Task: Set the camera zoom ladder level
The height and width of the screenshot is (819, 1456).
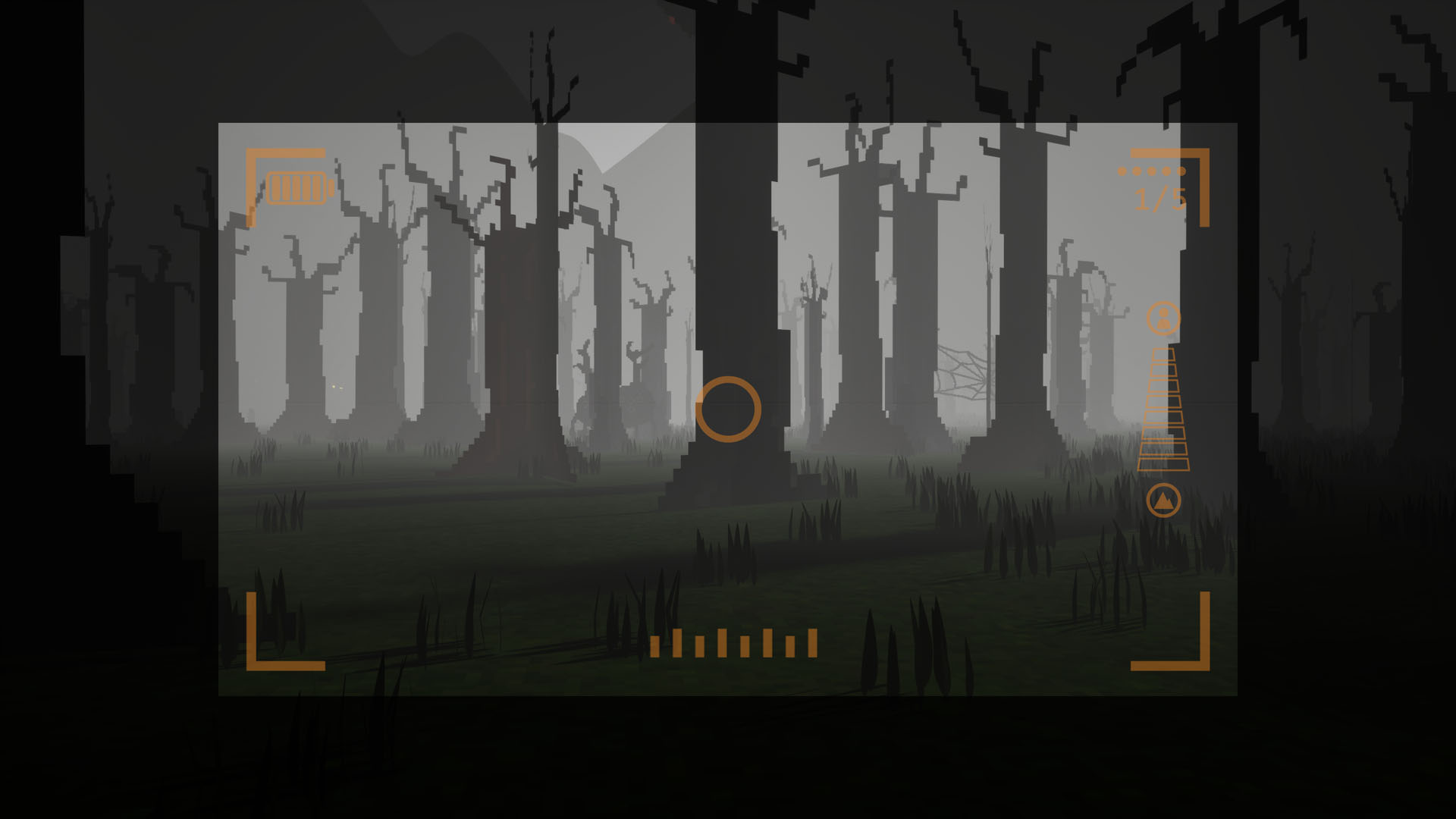Action: 1163,409
